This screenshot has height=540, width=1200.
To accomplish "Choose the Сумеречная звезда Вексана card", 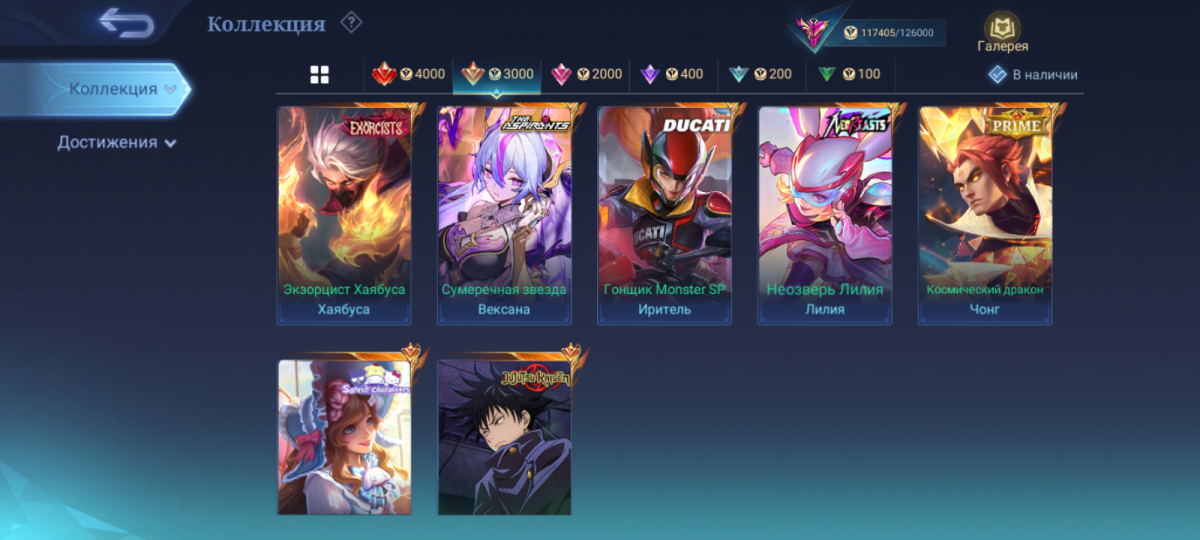I will click(504, 214).
